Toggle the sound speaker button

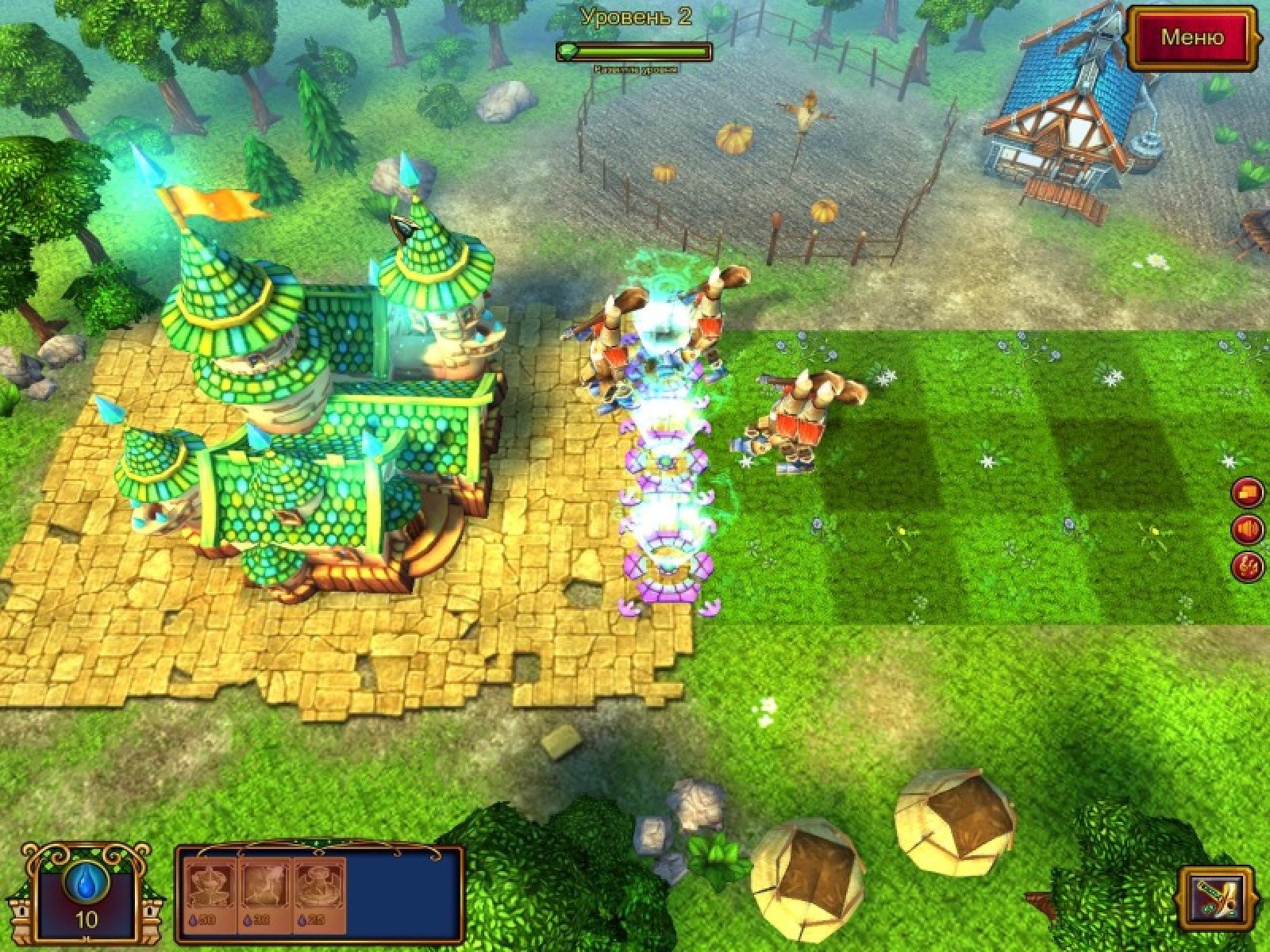(1247, 529)
